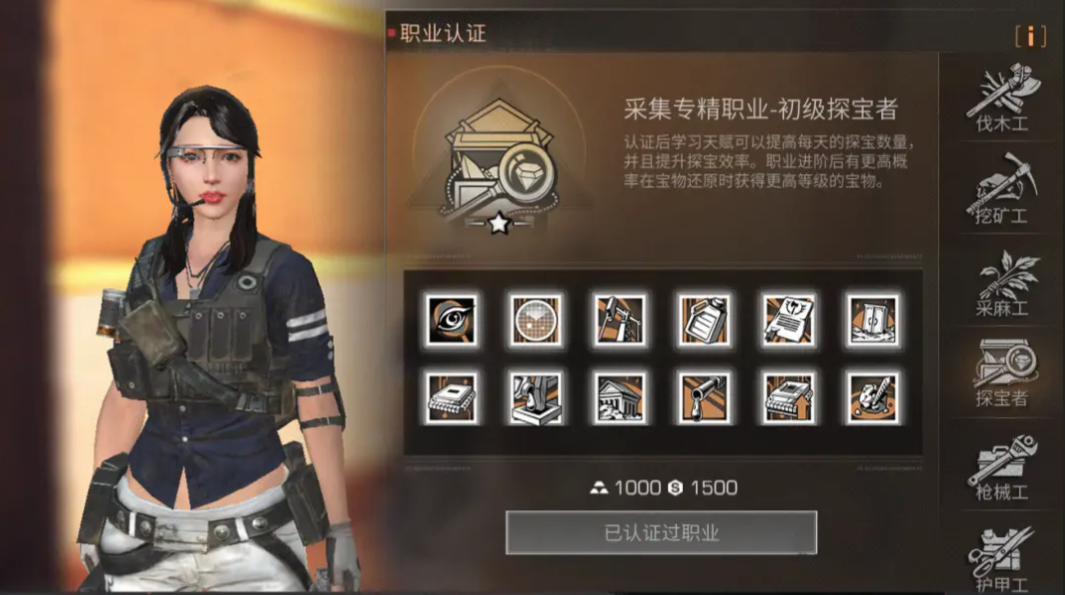Click the oil pumpjack talent icon
Image resolution: width=1065 pixels, height=595 pixels.
pyautogui.click(x=618, y=320)
